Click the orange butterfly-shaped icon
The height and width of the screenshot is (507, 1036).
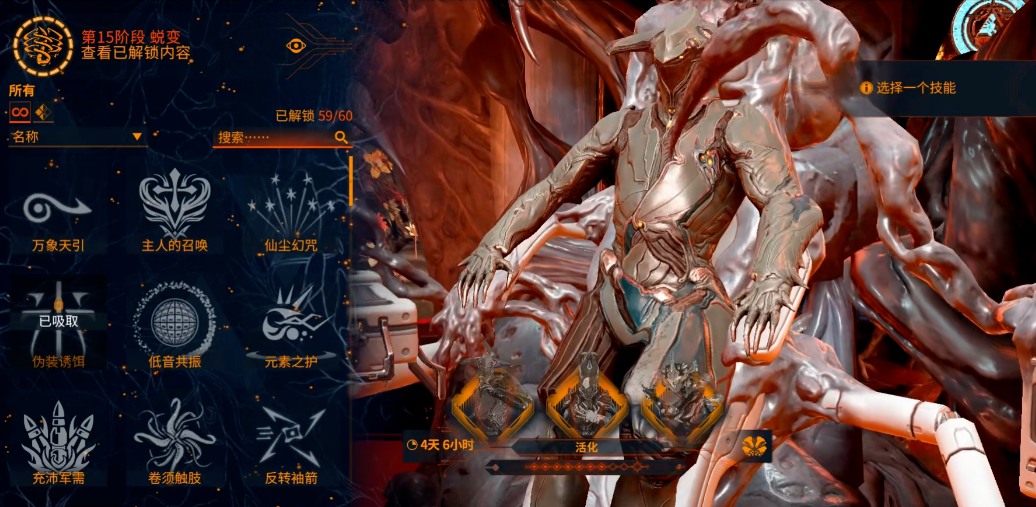(758, 446)
